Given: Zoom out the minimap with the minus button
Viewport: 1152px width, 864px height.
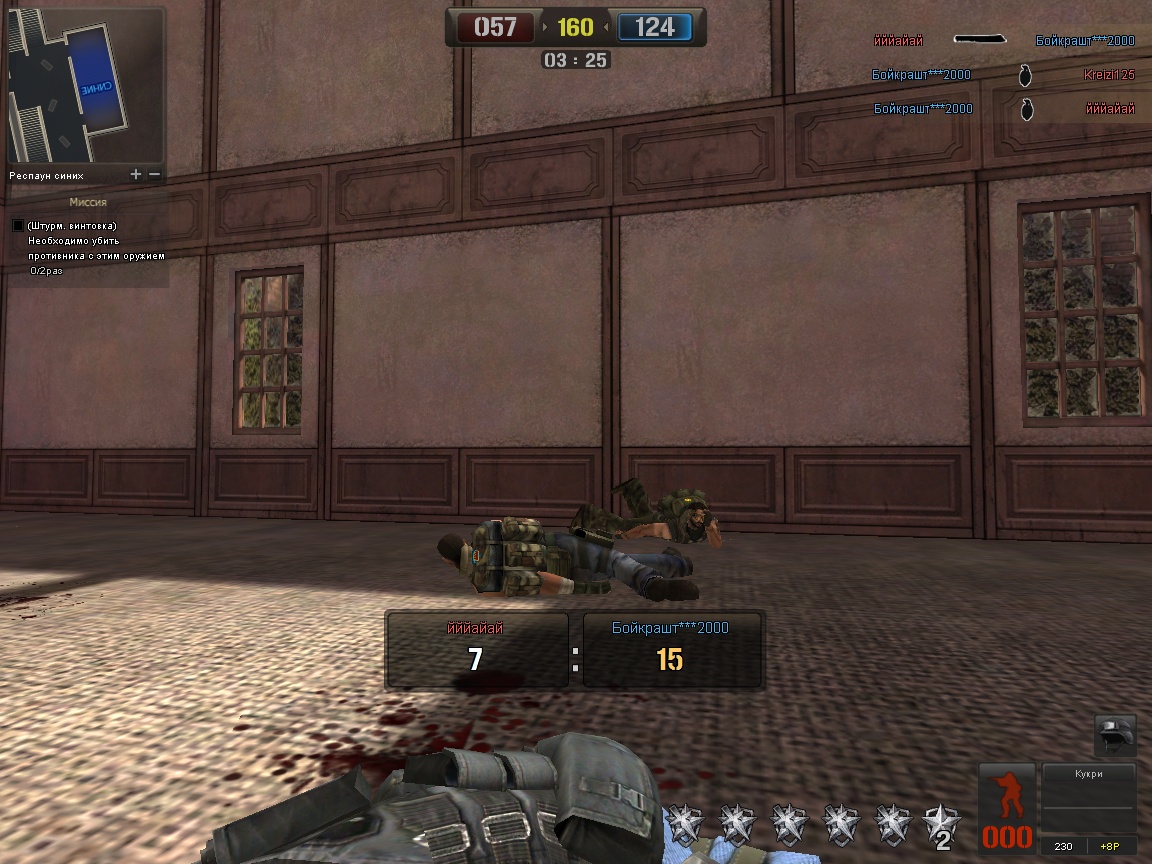Looking at the screenshot, I should coord(154,175).
